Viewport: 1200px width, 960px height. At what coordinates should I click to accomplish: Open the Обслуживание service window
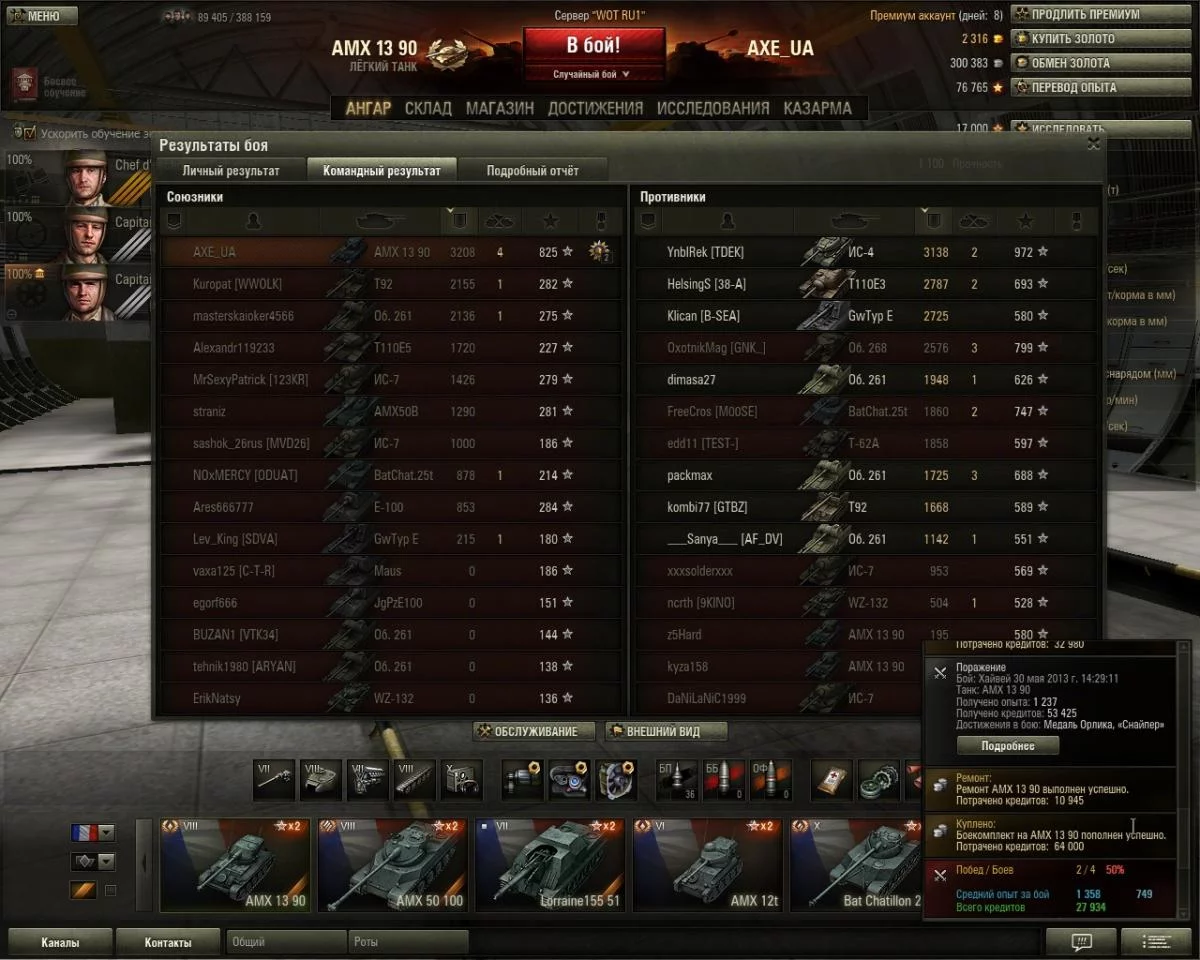click(536, 731)
